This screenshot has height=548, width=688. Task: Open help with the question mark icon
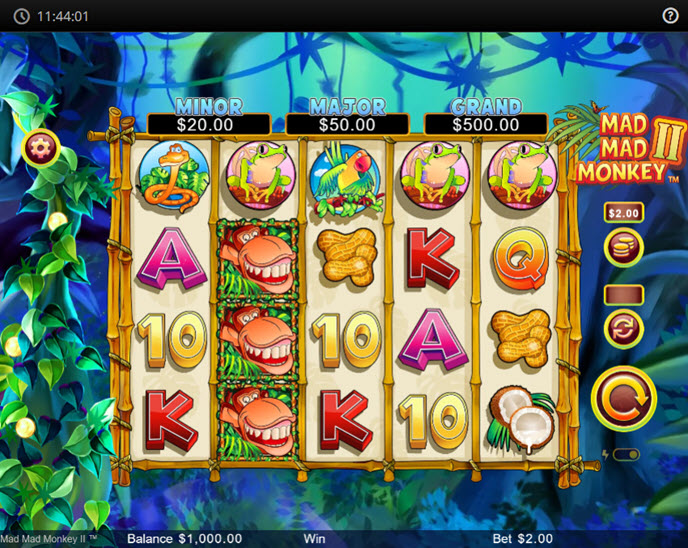[670, 16]
